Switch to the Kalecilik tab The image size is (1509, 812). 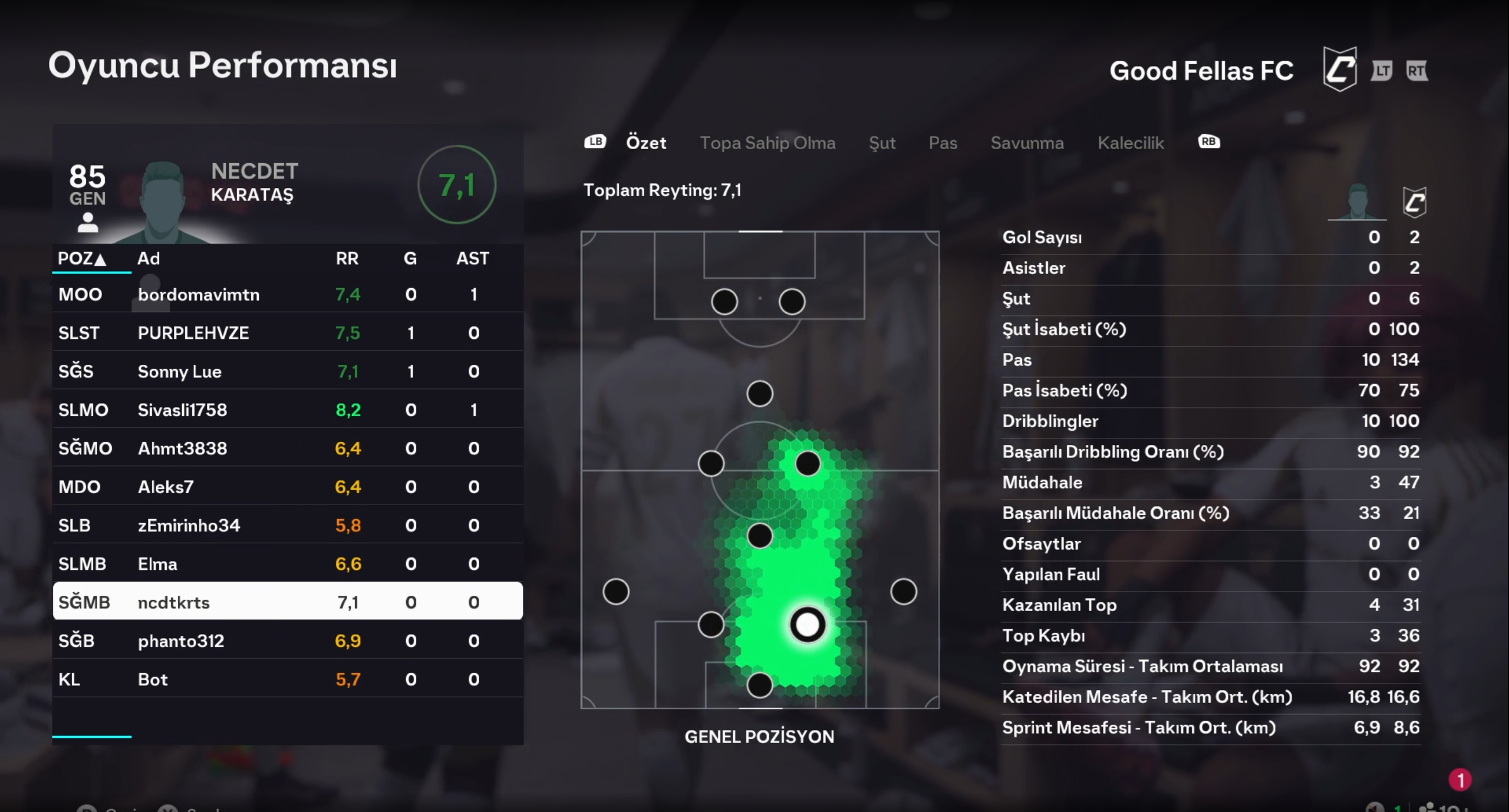tap(1131, 143)
